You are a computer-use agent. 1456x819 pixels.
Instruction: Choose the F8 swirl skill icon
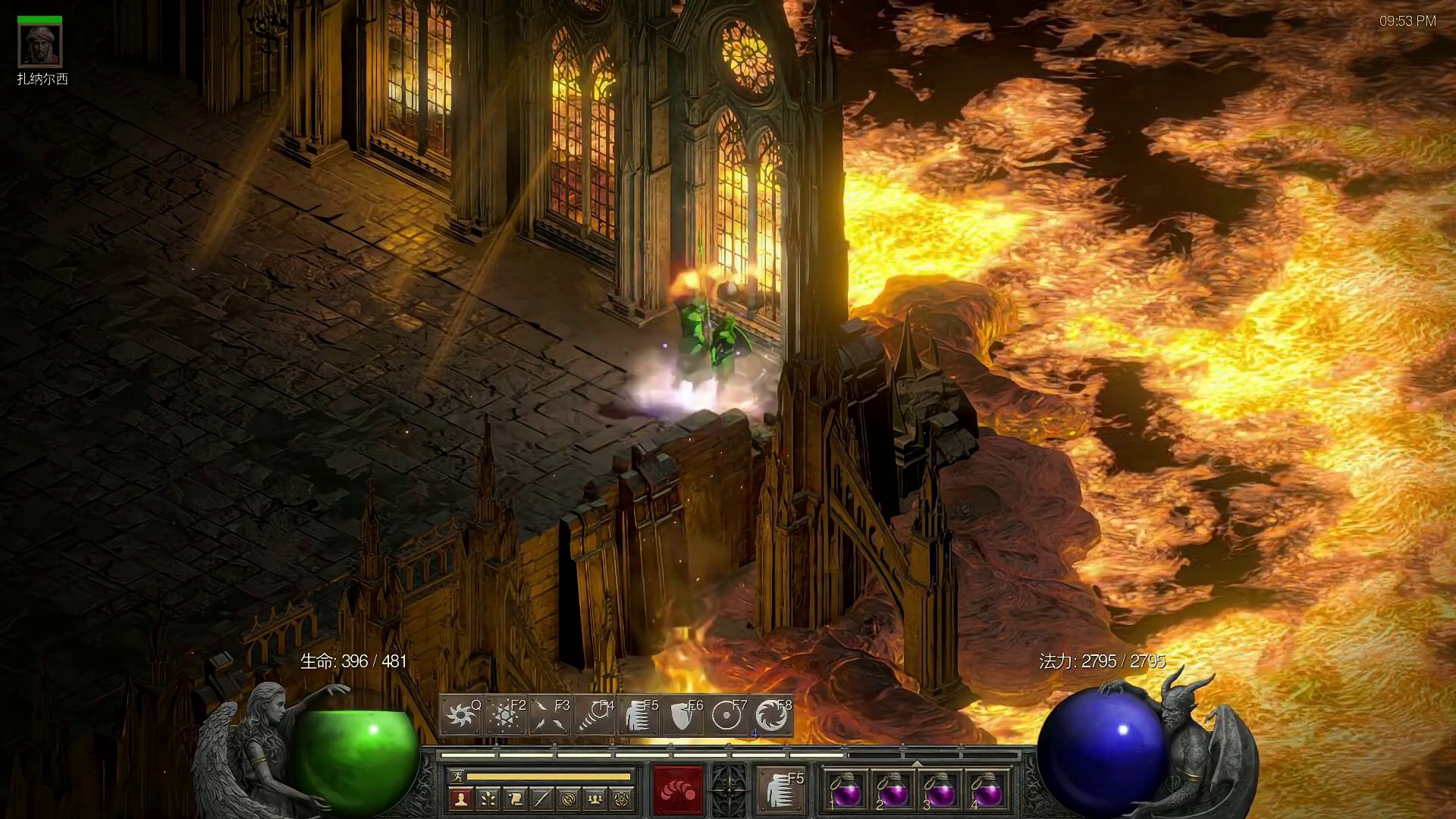pos(771,715)
